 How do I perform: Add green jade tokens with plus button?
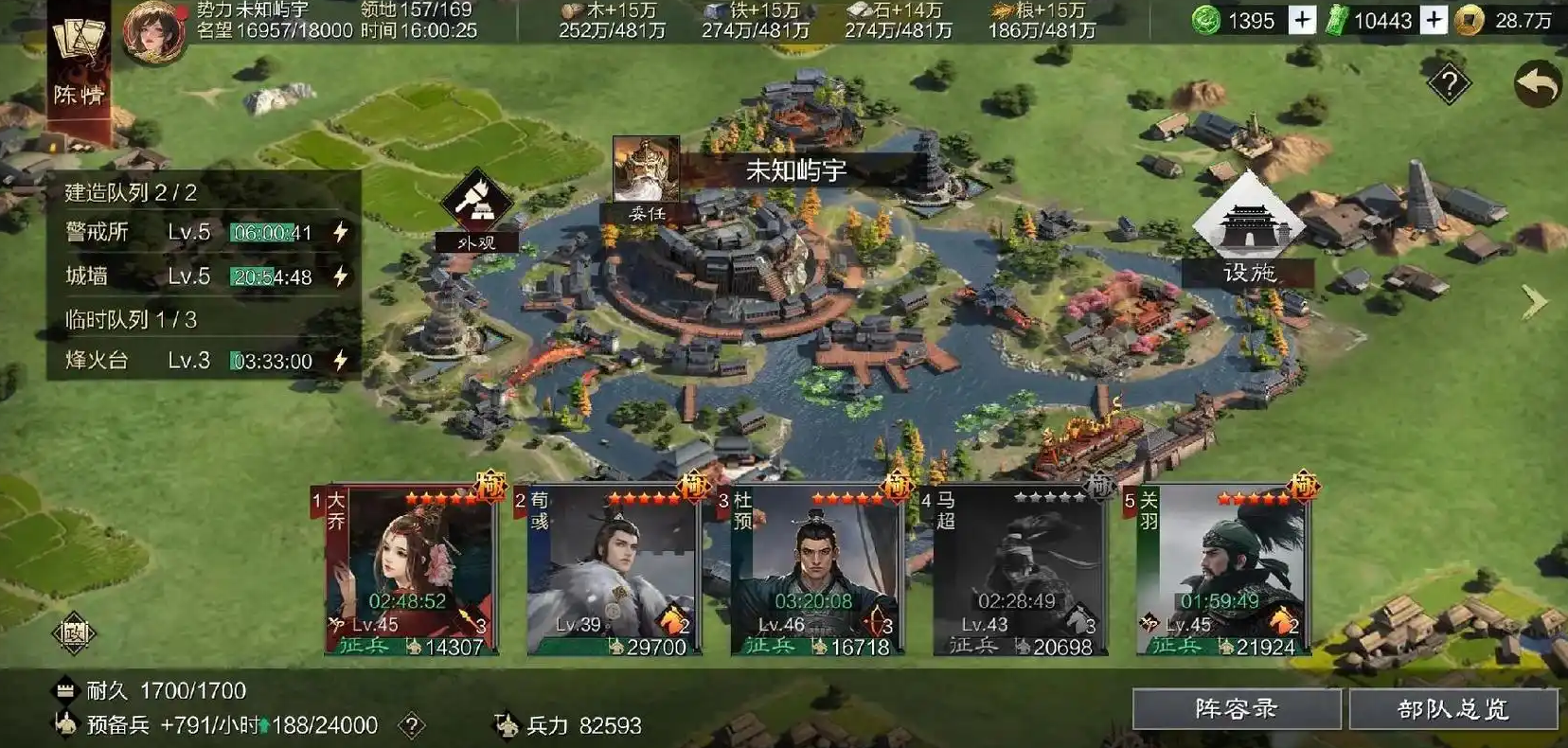pos(1434,20)
